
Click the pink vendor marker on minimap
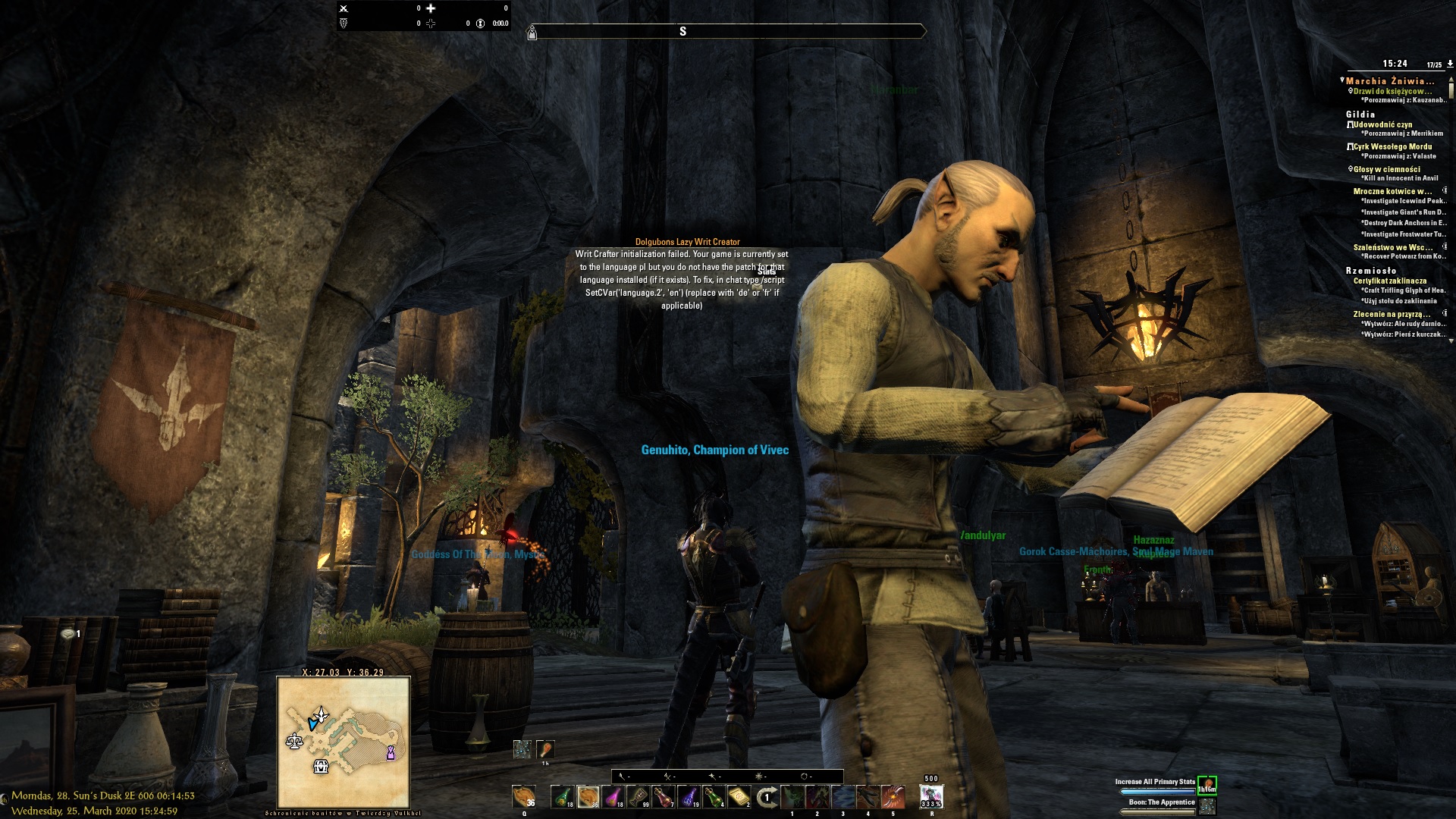point(391,752)
